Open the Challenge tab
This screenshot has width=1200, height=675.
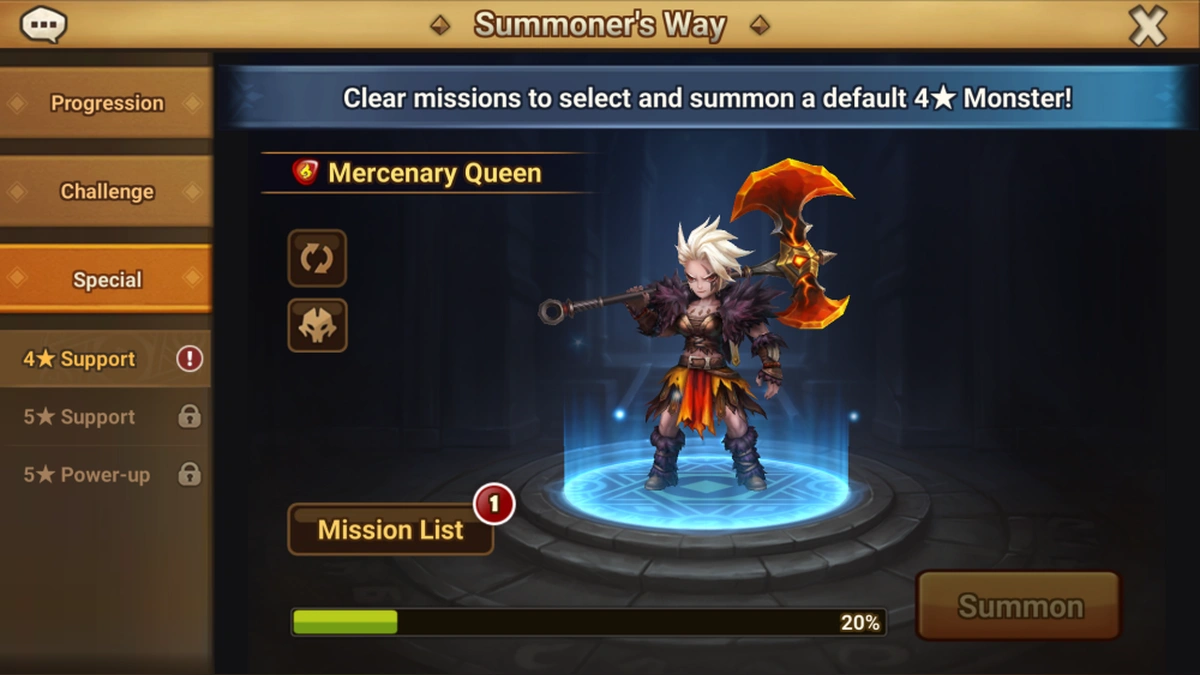pyautogui.click(x=106, y=191)
